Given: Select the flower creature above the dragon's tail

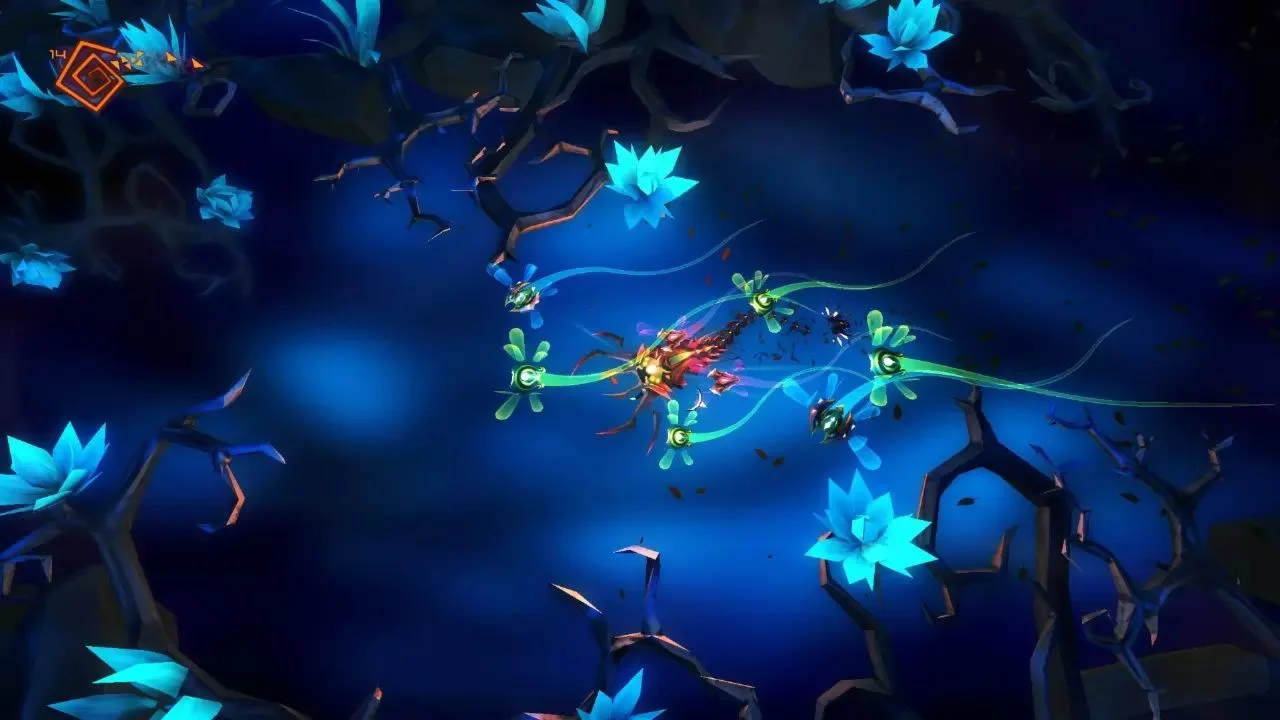Looking at the screenshot, I should (763, 300).
